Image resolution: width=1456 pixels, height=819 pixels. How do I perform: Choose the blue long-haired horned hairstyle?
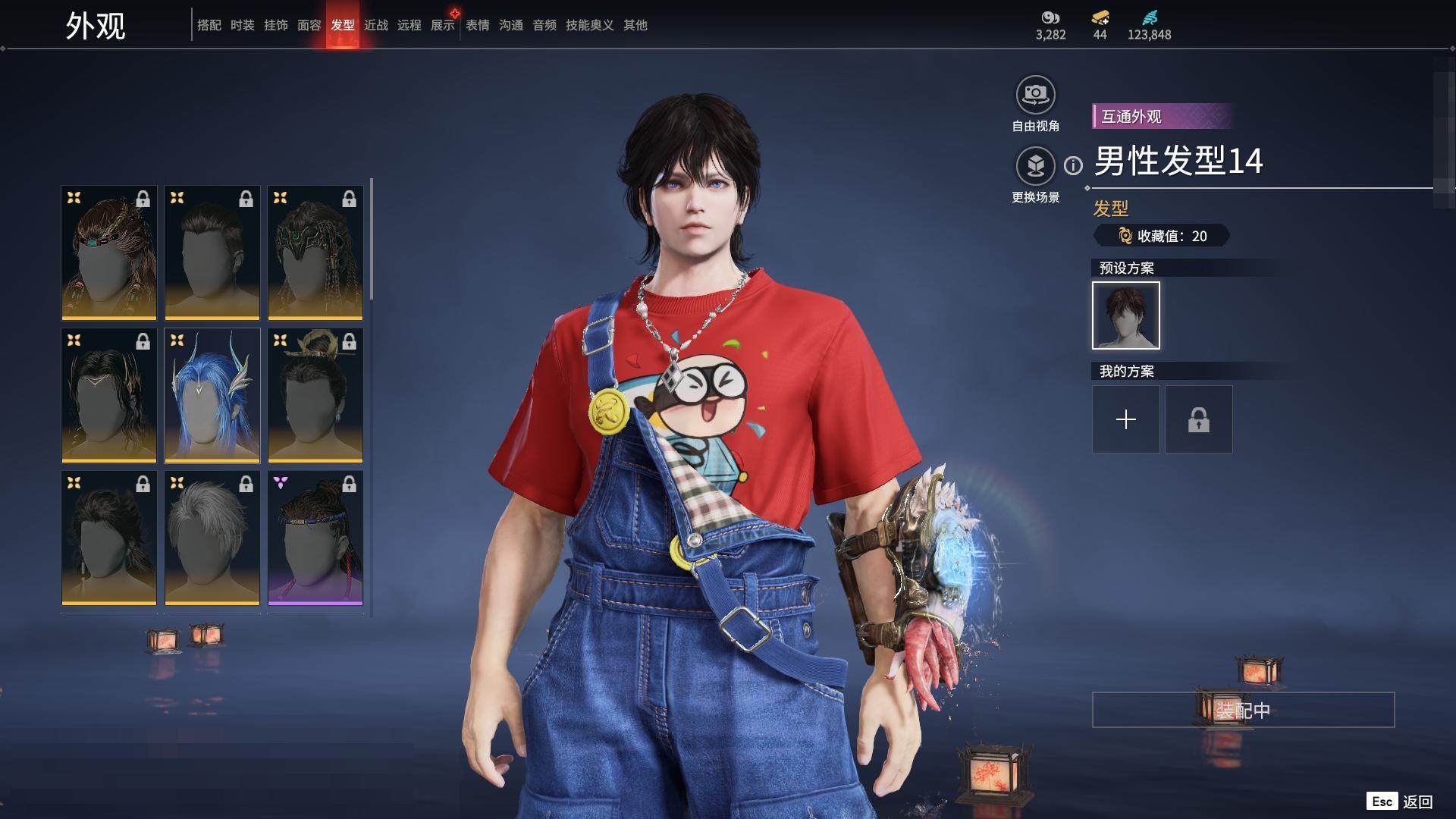pos(212,395)
